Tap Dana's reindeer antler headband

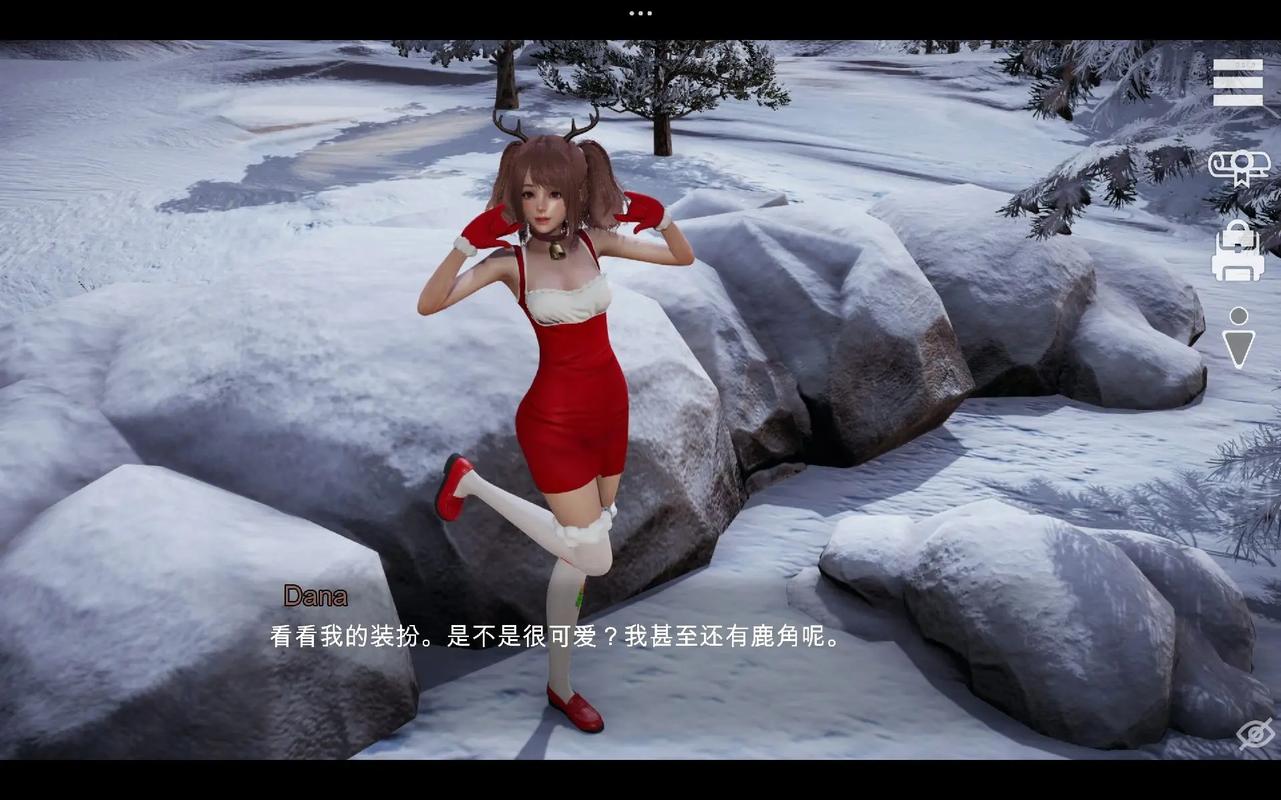[545, 135]
